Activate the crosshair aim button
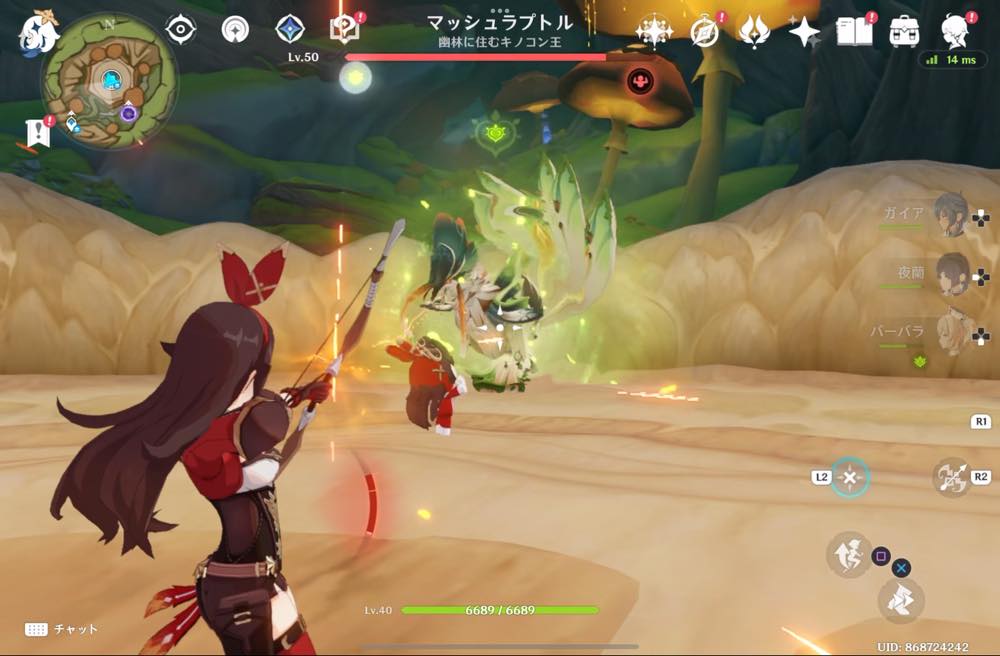 tap(850, 478)
